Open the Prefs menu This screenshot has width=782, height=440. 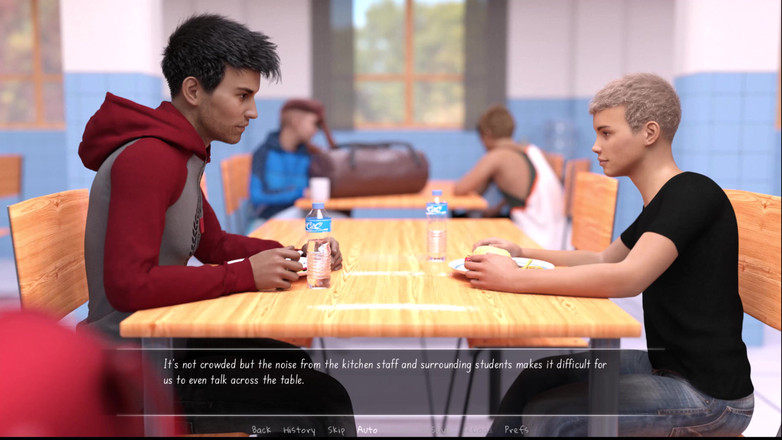pos(516,430)
